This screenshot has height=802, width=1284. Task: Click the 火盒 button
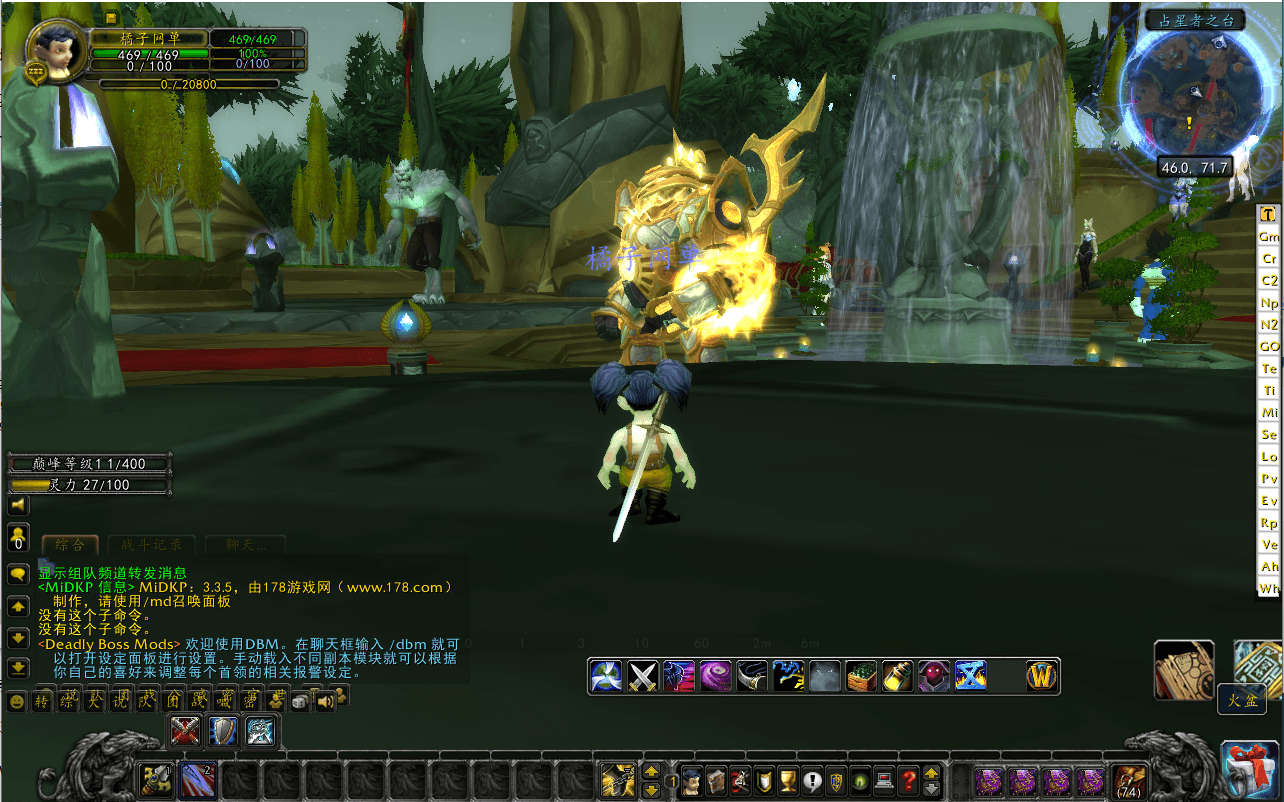point(1241,701)
